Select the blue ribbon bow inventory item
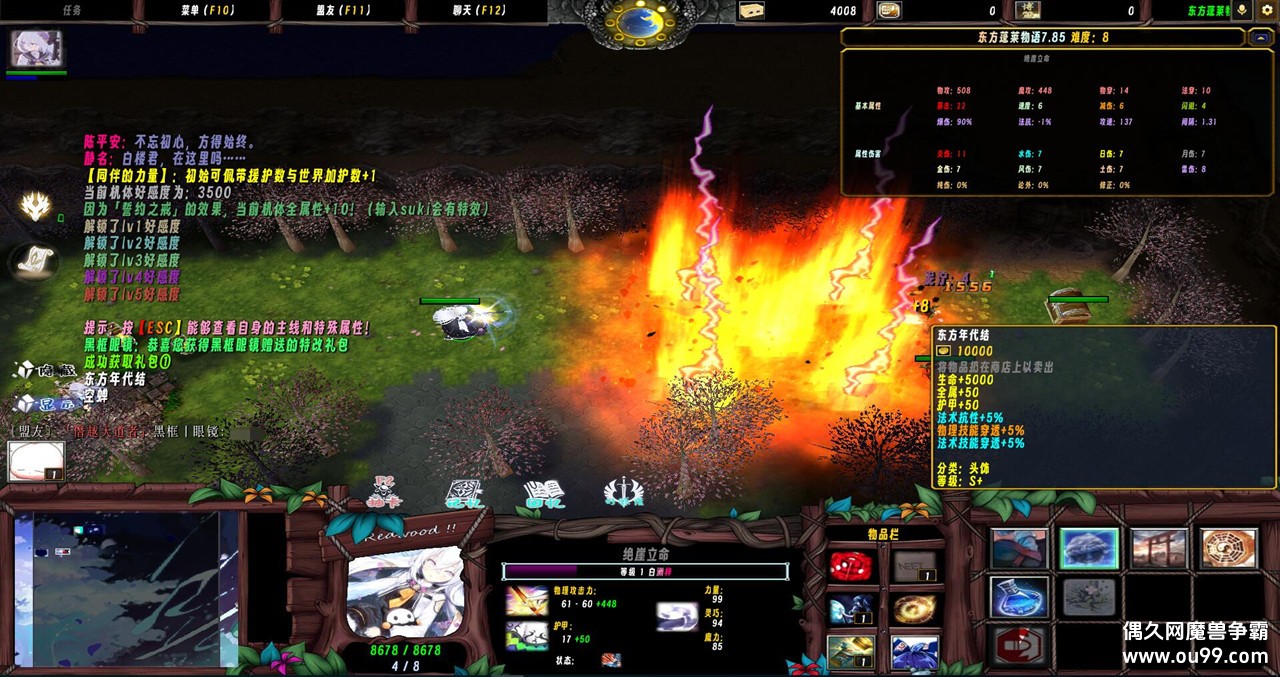The width and height of the screenshot is (1280, 677). point(914,652)
